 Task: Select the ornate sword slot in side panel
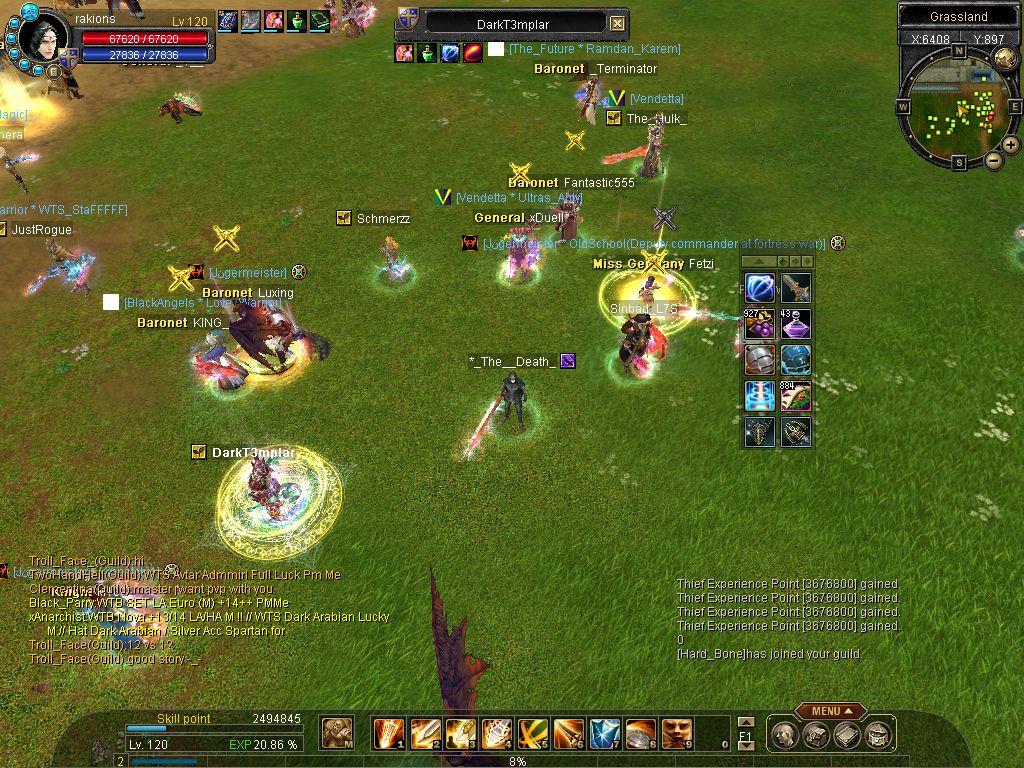[796, 288]
